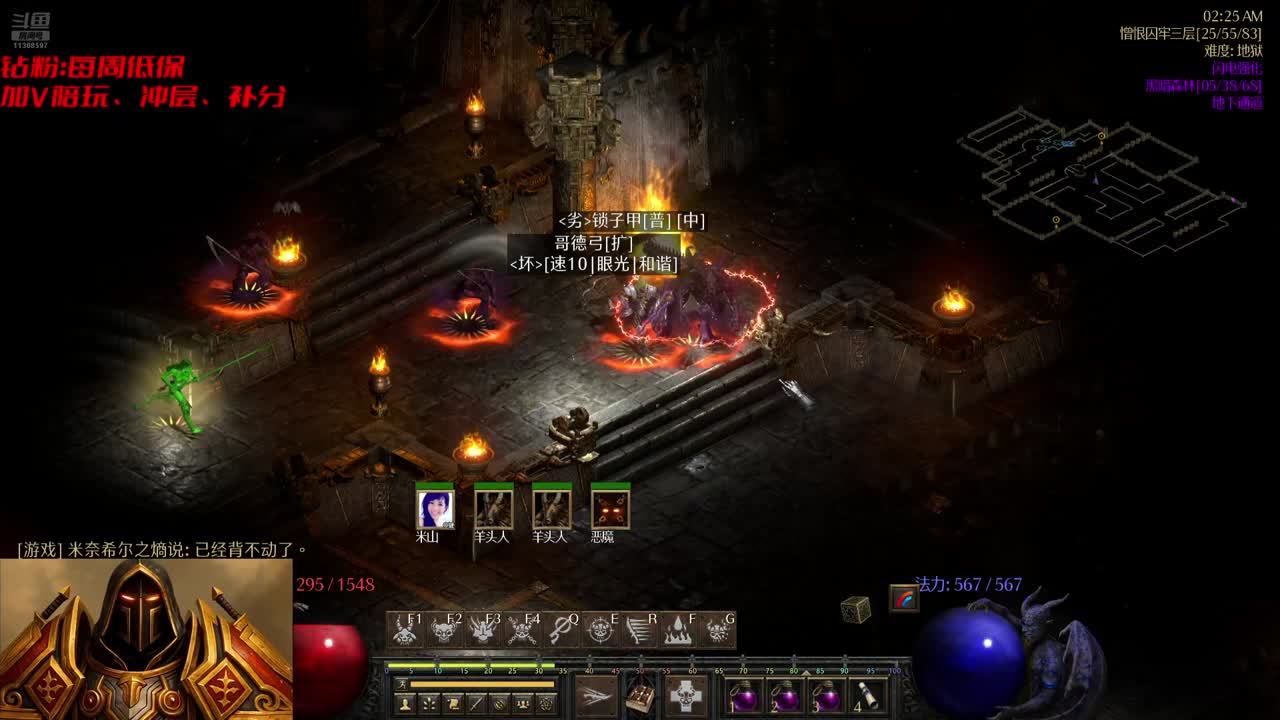Open the 闪电强化 link in the zone list

point(1236,68)
